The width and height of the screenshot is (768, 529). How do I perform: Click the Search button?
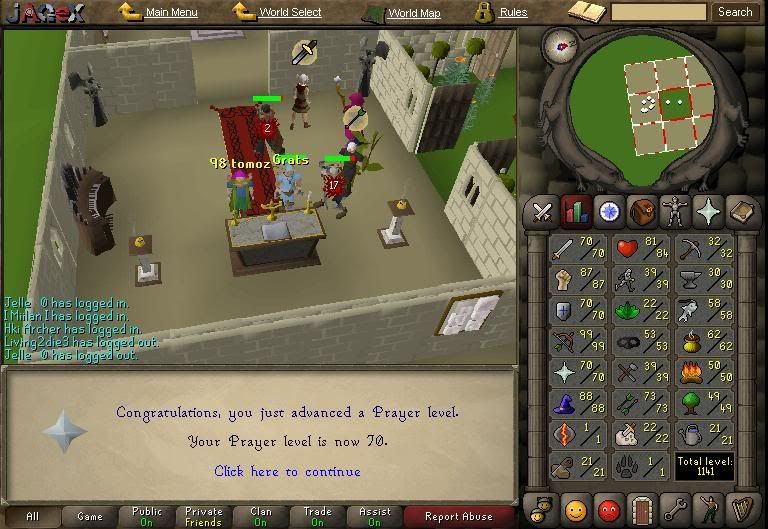click(x=736, y=12)
